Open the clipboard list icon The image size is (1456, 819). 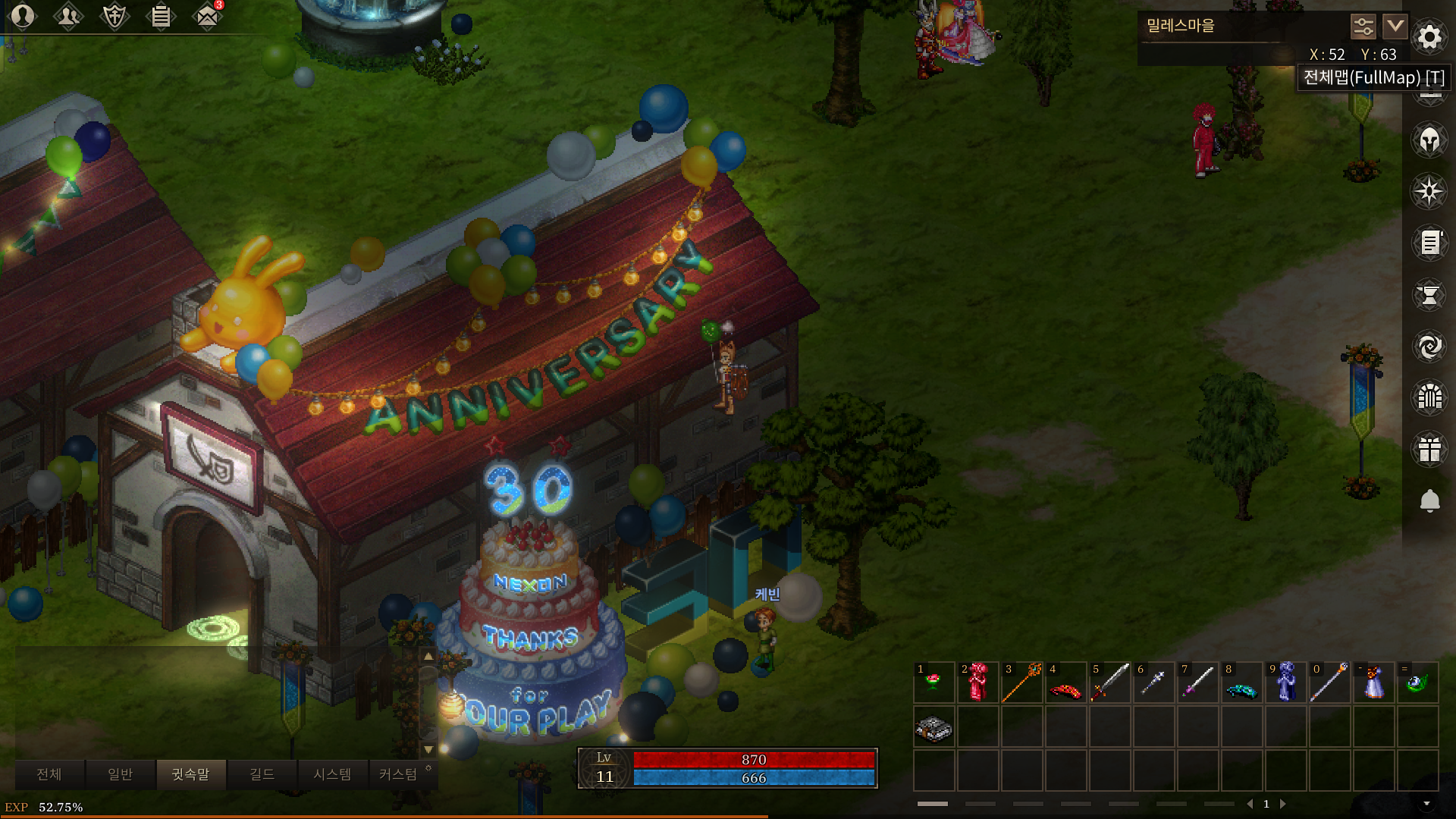point(161,16)
